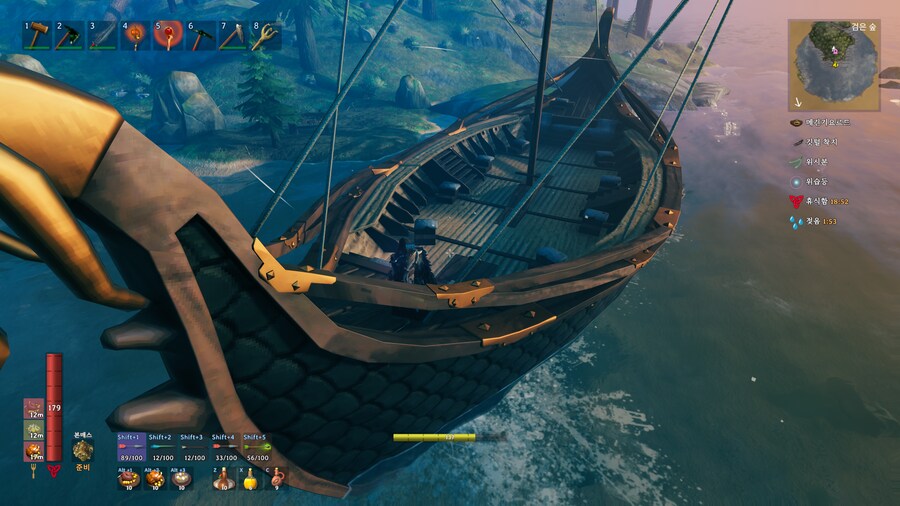Equip the red-orb staff in slot 5
The image size is (900, 506).
[169, 36]
